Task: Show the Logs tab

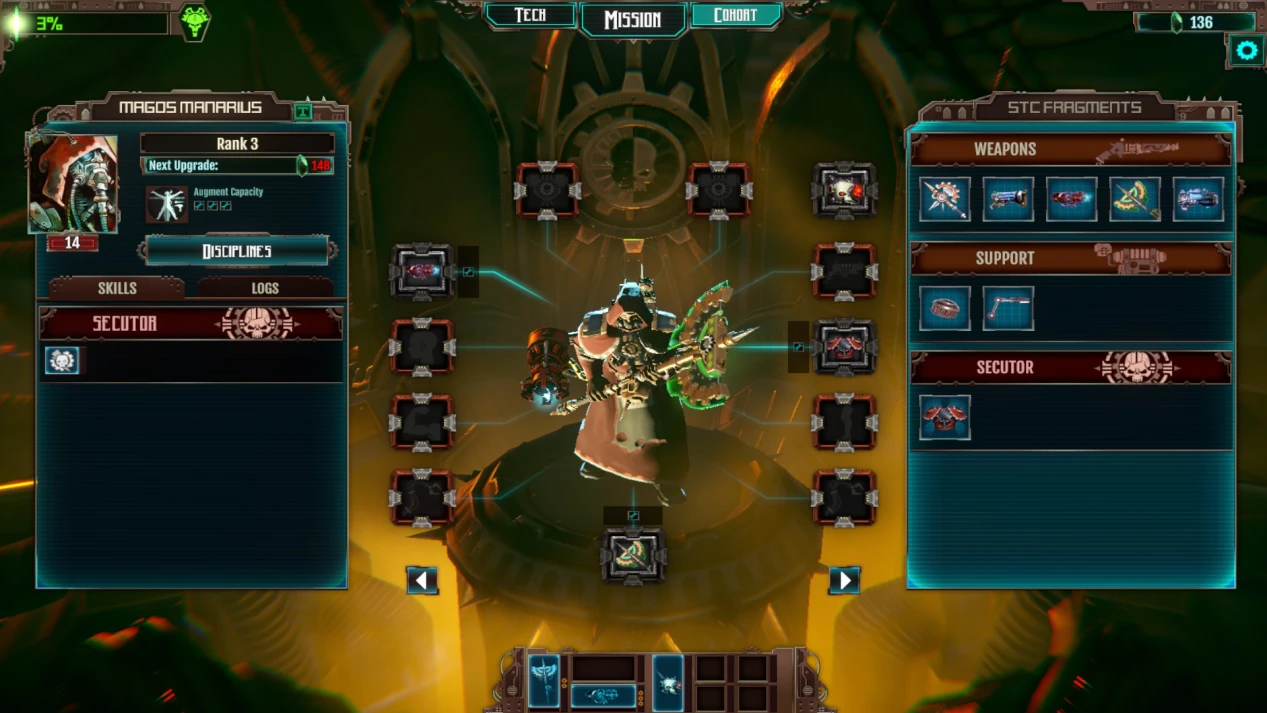Action: (x=265, y=288)
